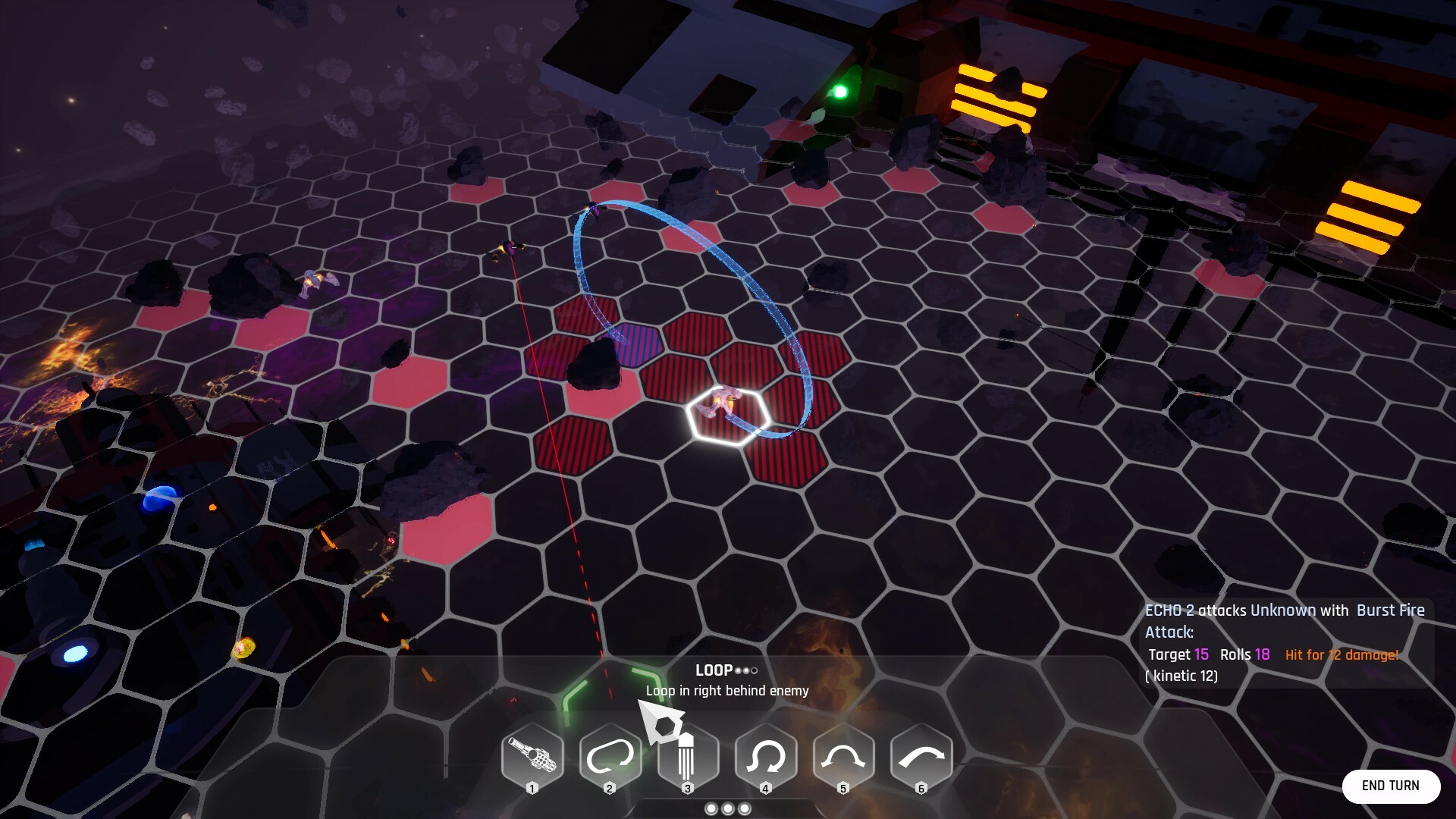Click the asteroid inside the red hex cluster

point(596,364)
